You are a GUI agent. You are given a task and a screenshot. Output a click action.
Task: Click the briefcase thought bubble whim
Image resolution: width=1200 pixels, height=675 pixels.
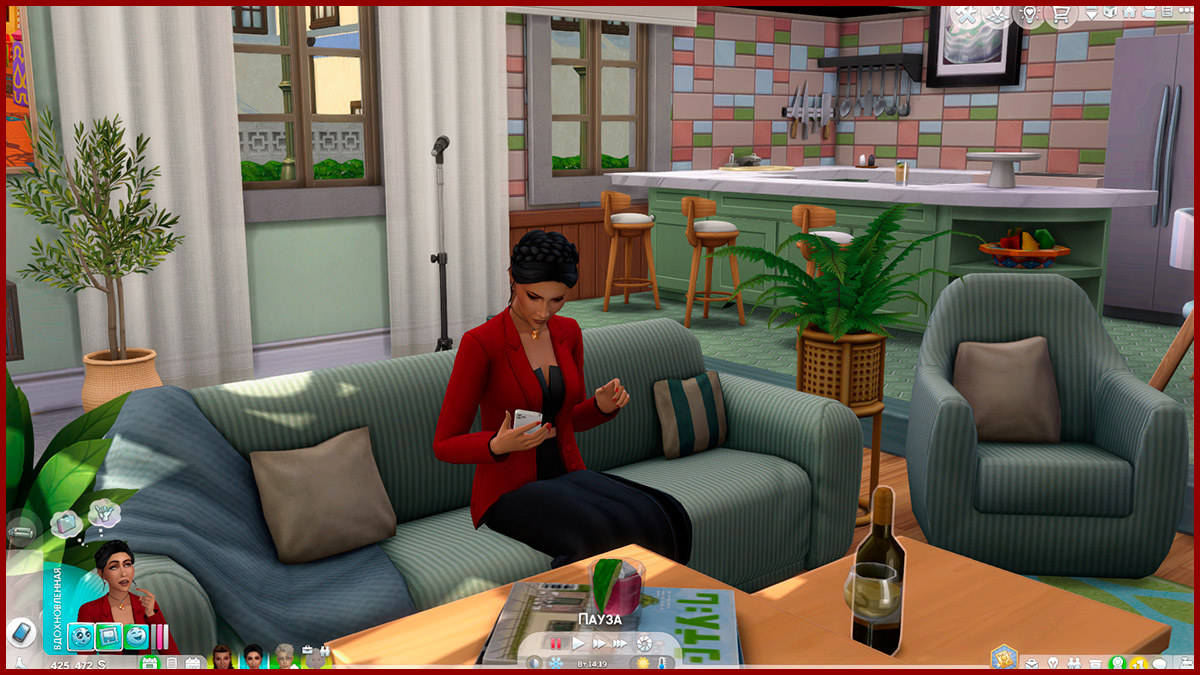[x=69, y=522]
